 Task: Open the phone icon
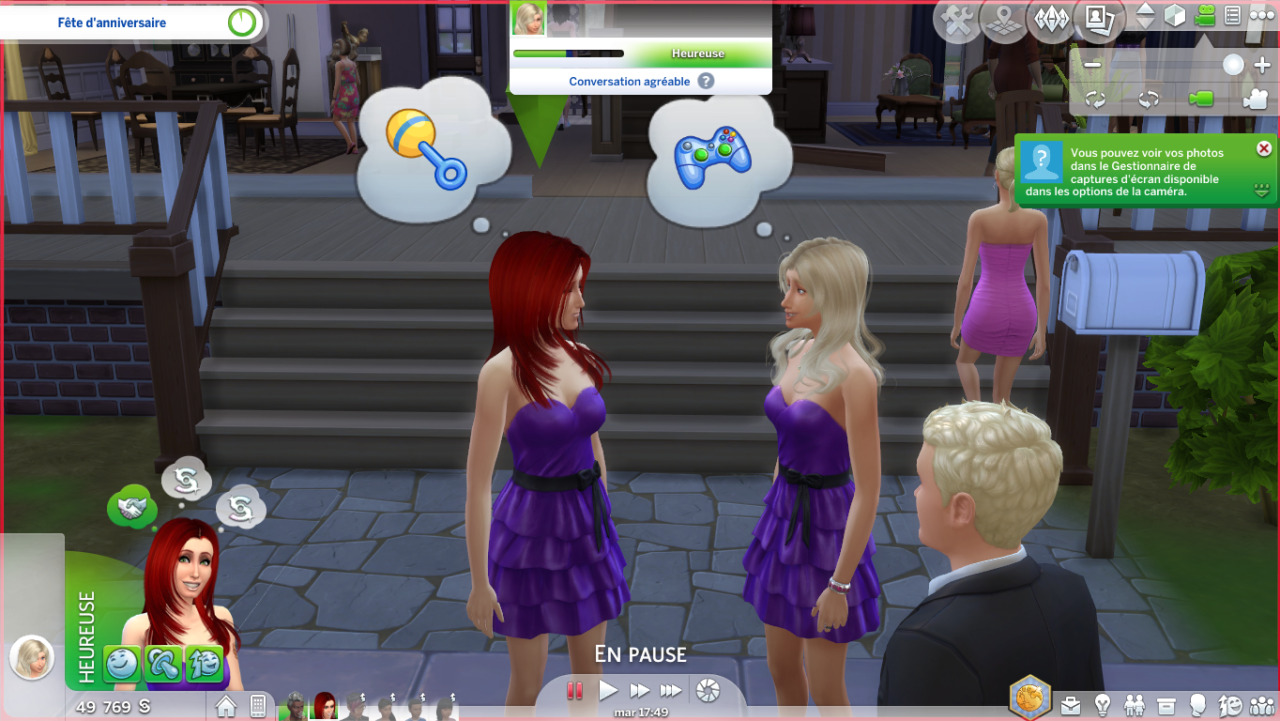point(257,706)
